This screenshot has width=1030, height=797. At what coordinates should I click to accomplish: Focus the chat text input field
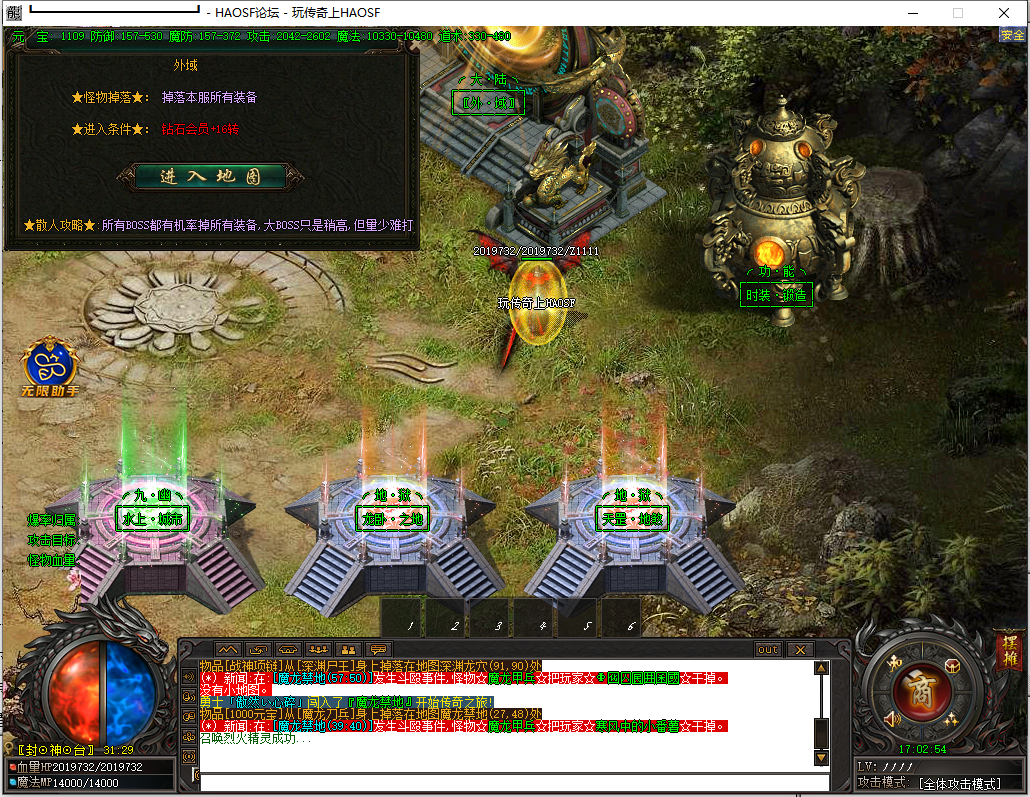tap(510, 781)
